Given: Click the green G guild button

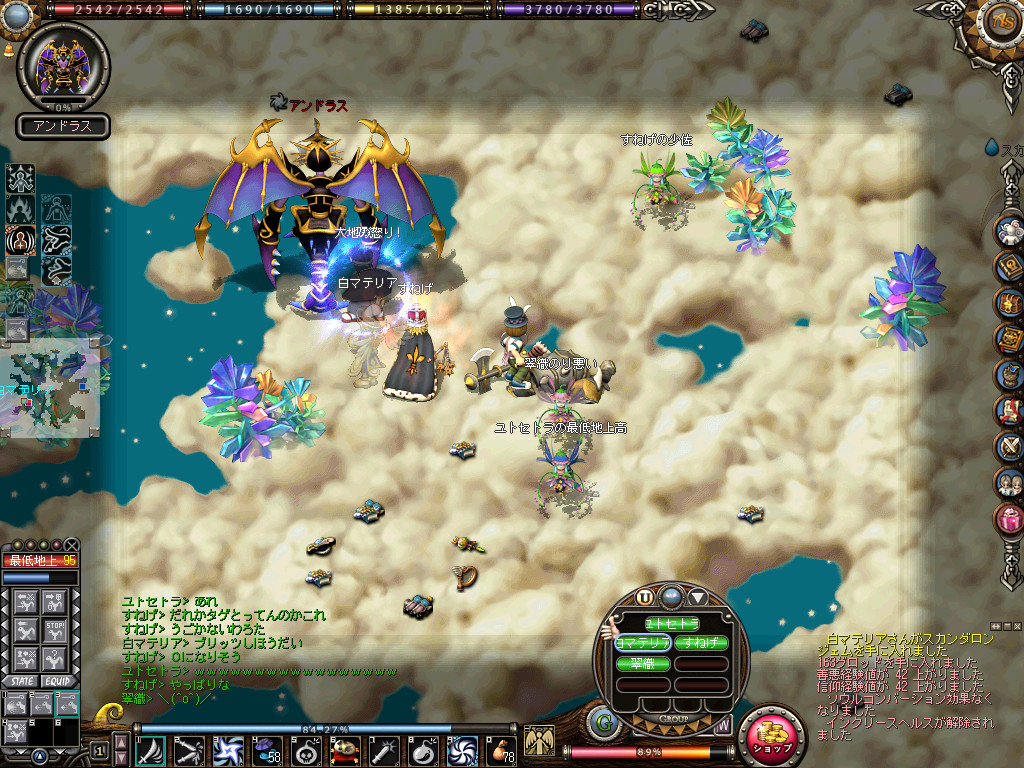Looking at the screenshot, I should 603,722.
